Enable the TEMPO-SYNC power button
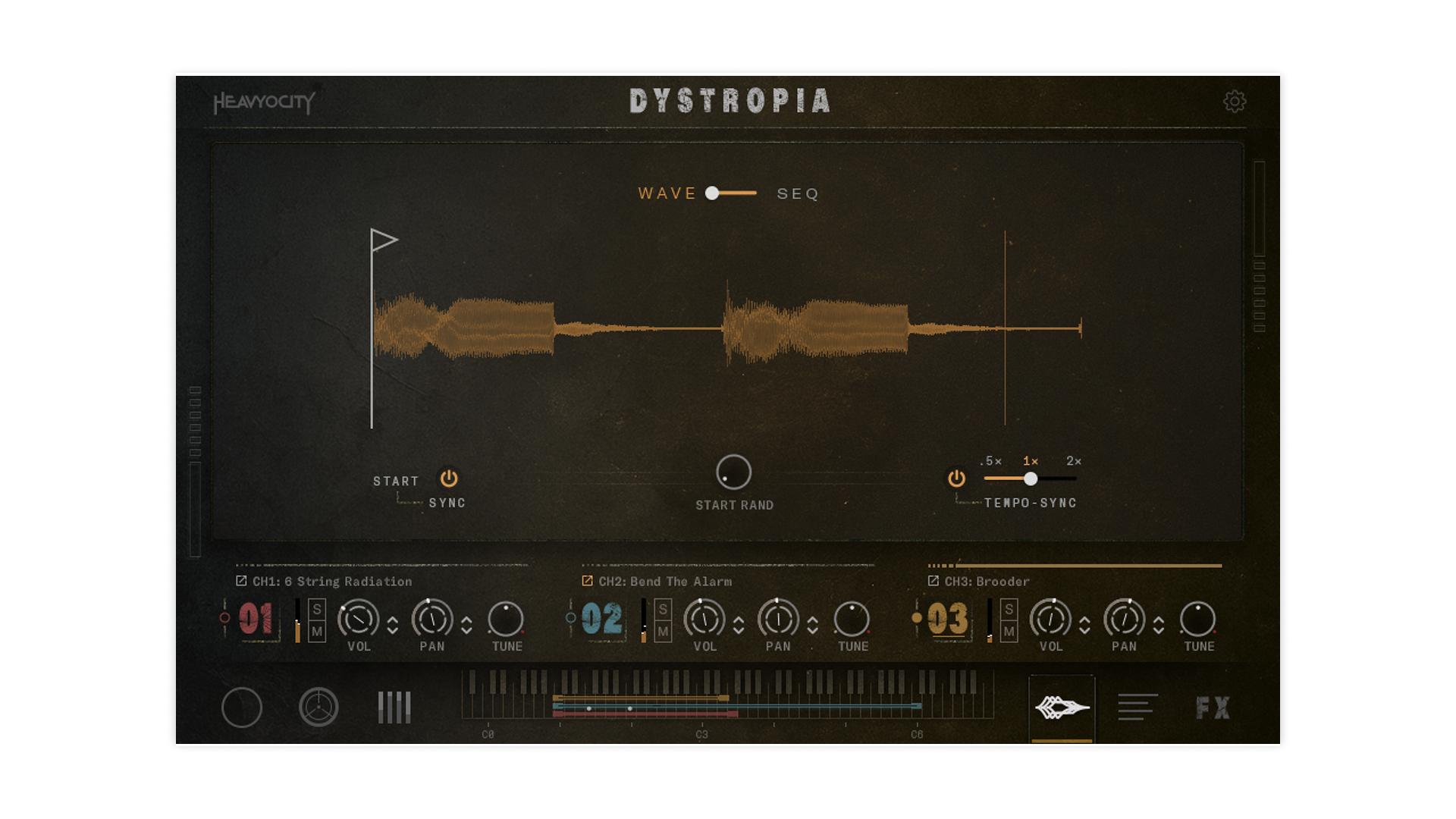The height and width of the screenshot is (819, 1456). pyautogui.click(x=955, y=479)
